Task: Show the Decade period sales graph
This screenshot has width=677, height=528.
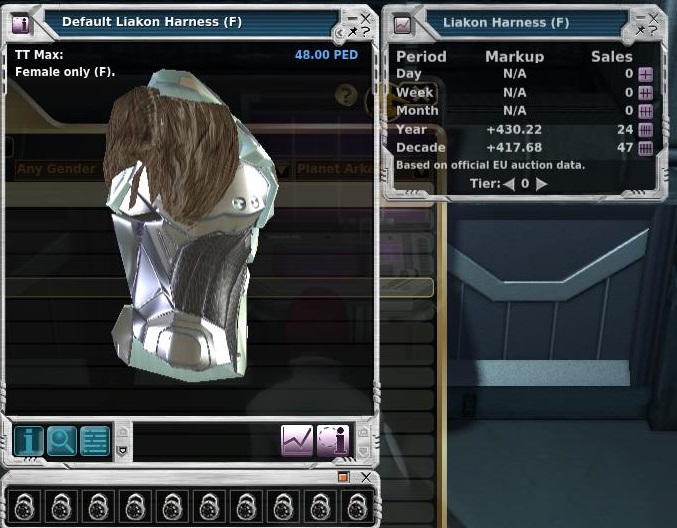Action: tap(645, 148)
